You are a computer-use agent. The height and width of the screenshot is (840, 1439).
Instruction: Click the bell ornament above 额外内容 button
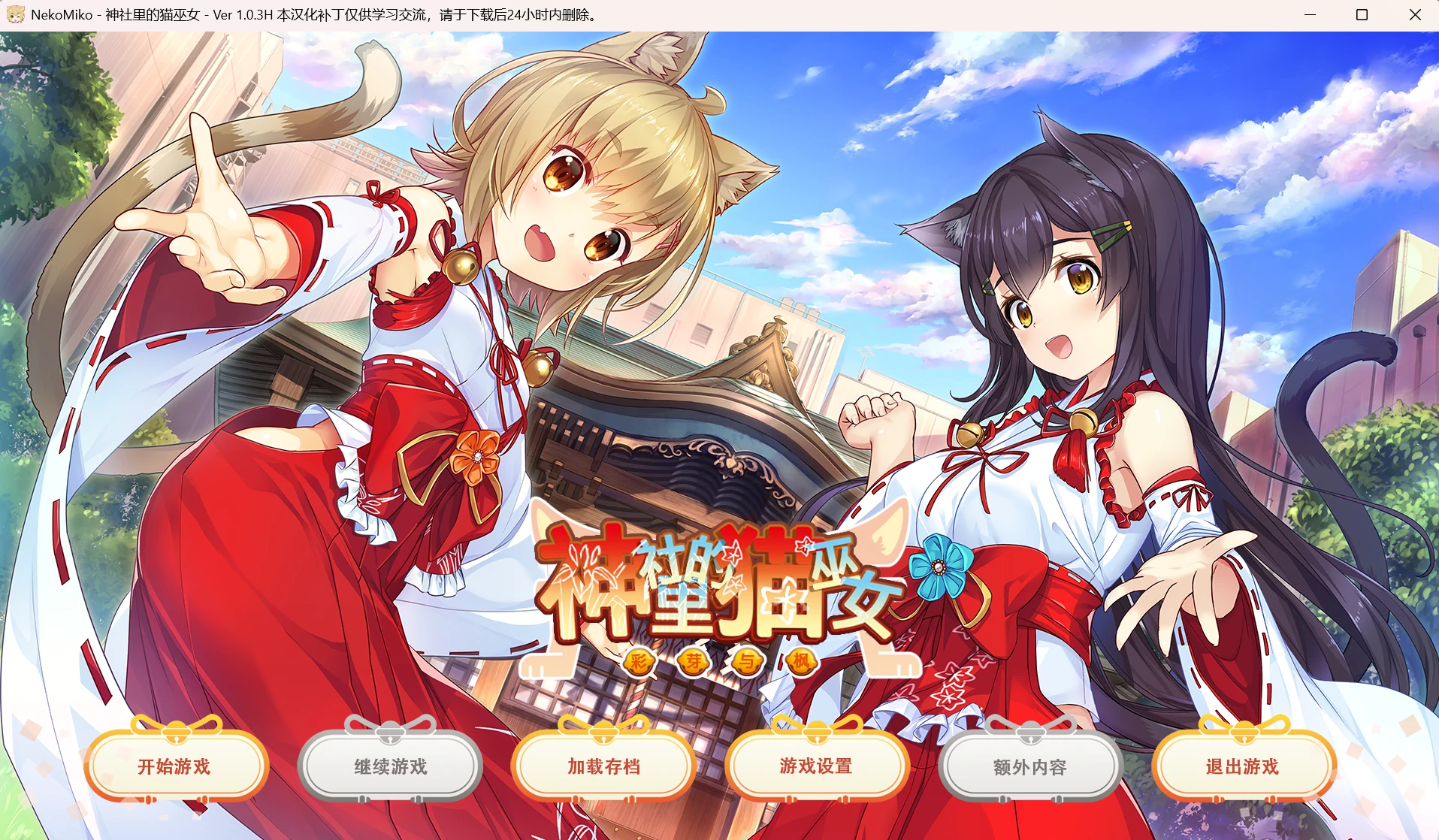click(x=1030, y=730)
